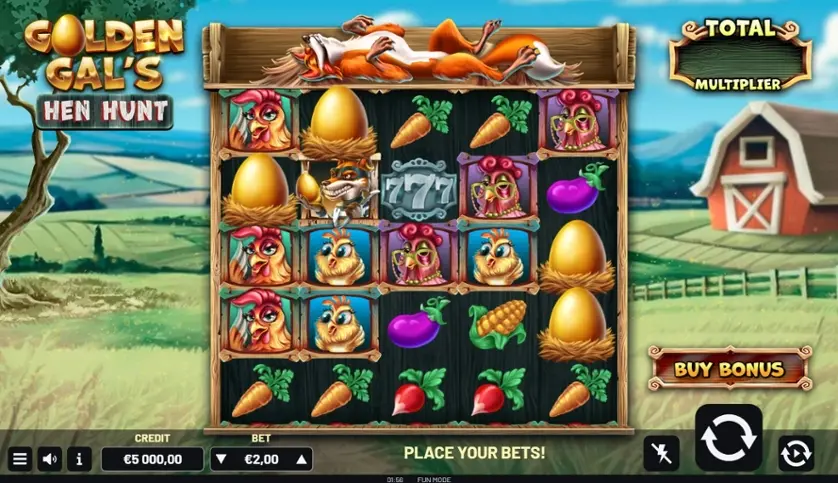
Task: Spin the reels with the large spin button
Action: pos(728,438)
